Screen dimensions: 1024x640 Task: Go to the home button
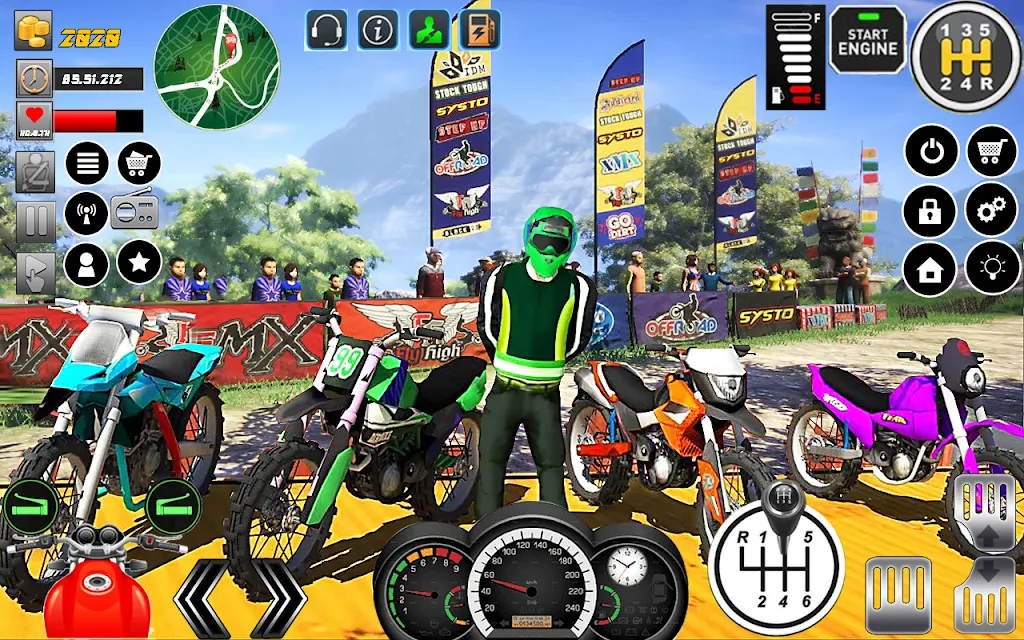(x=931, y=268)
